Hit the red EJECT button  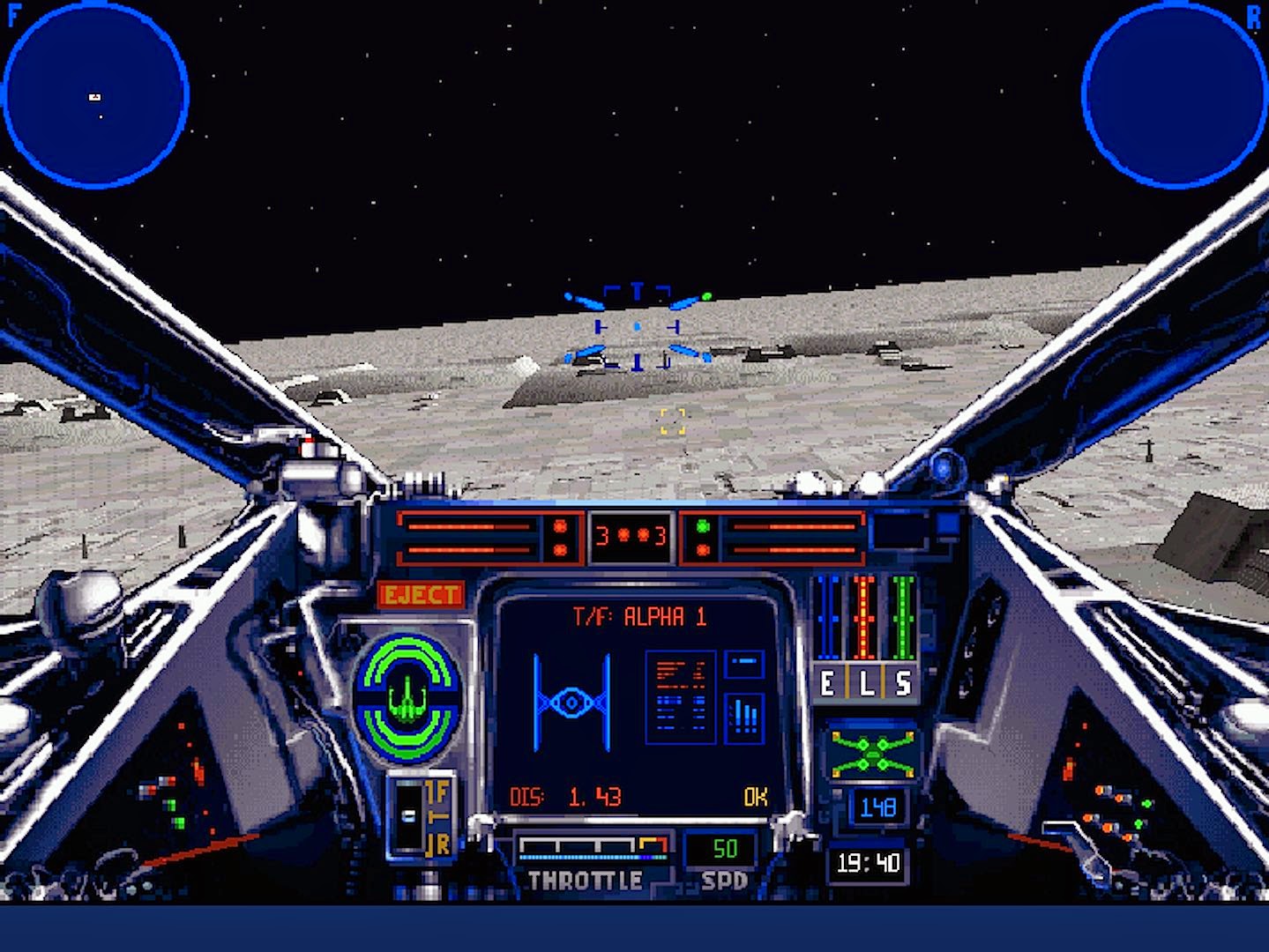coord(422,595)
